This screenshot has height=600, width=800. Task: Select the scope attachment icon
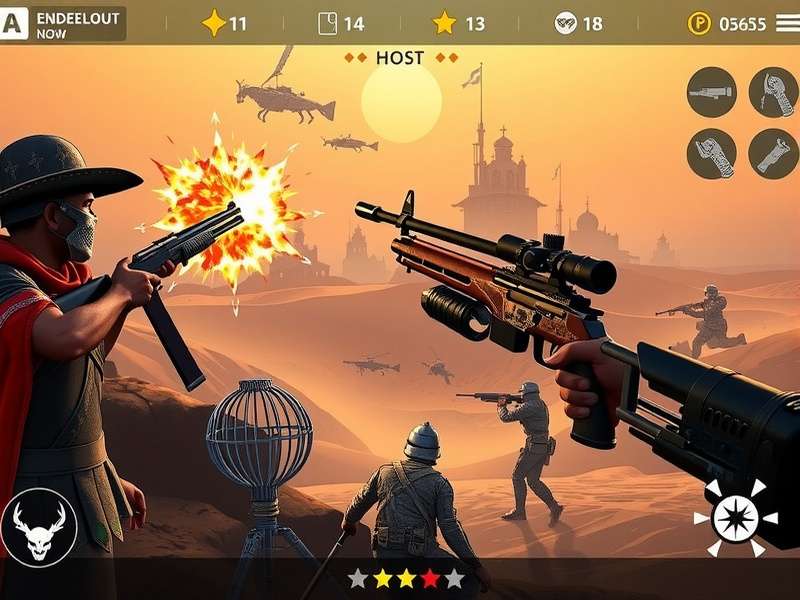711,92
